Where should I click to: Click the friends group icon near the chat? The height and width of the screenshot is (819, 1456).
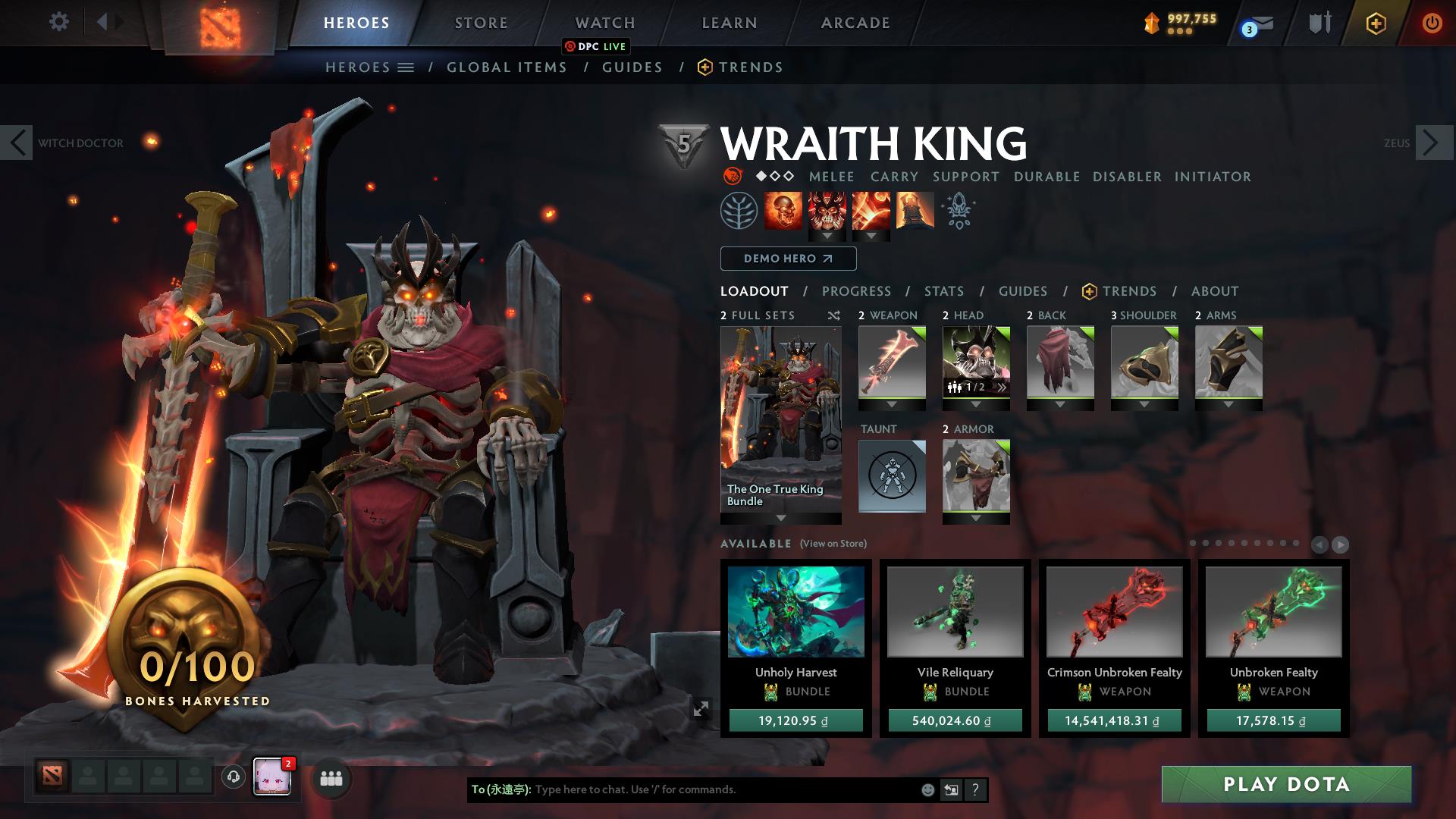(x=331, y=778)
